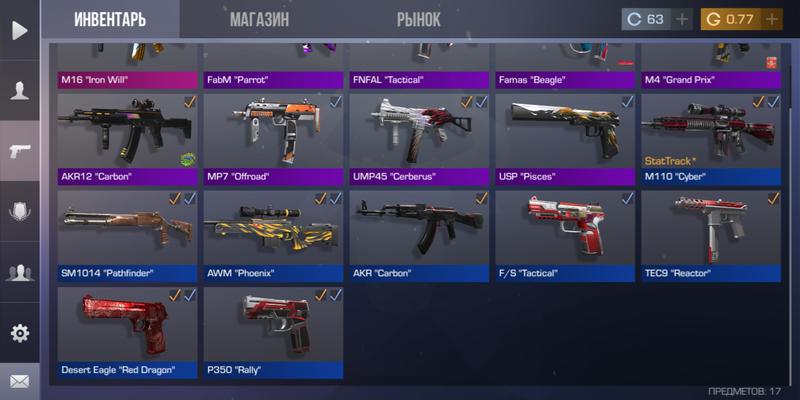Start game with the play arrow
Screen dimensions: 800x400
click(x=19, y=30)
